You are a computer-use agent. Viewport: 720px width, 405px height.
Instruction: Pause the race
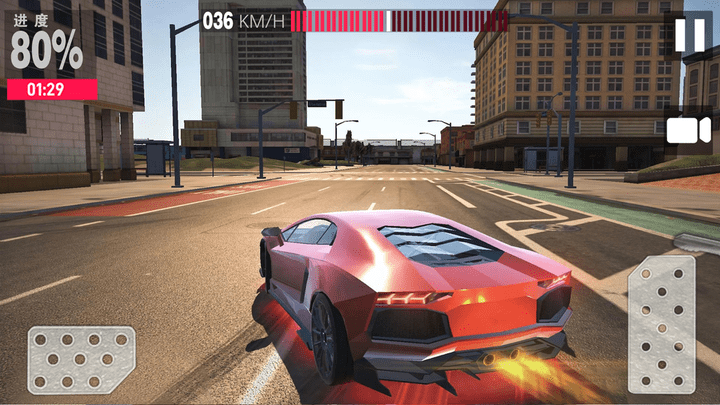pyautogui.click(x=687, y=34)
